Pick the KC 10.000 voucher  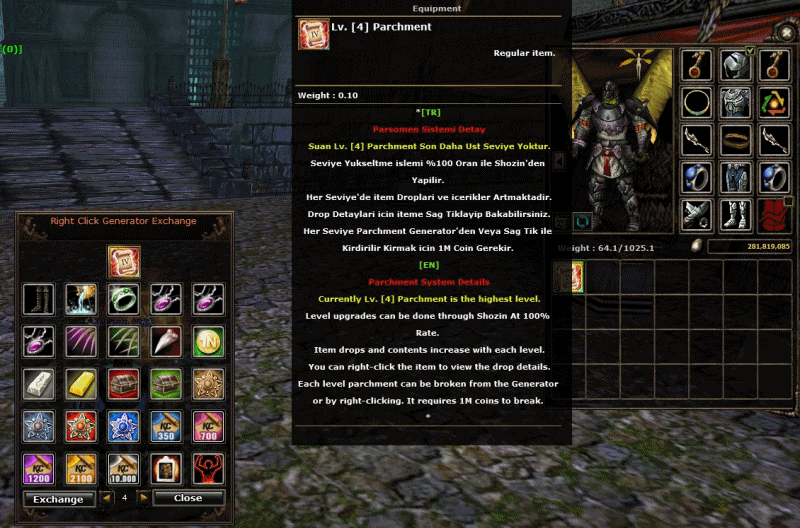click(124, 467)
